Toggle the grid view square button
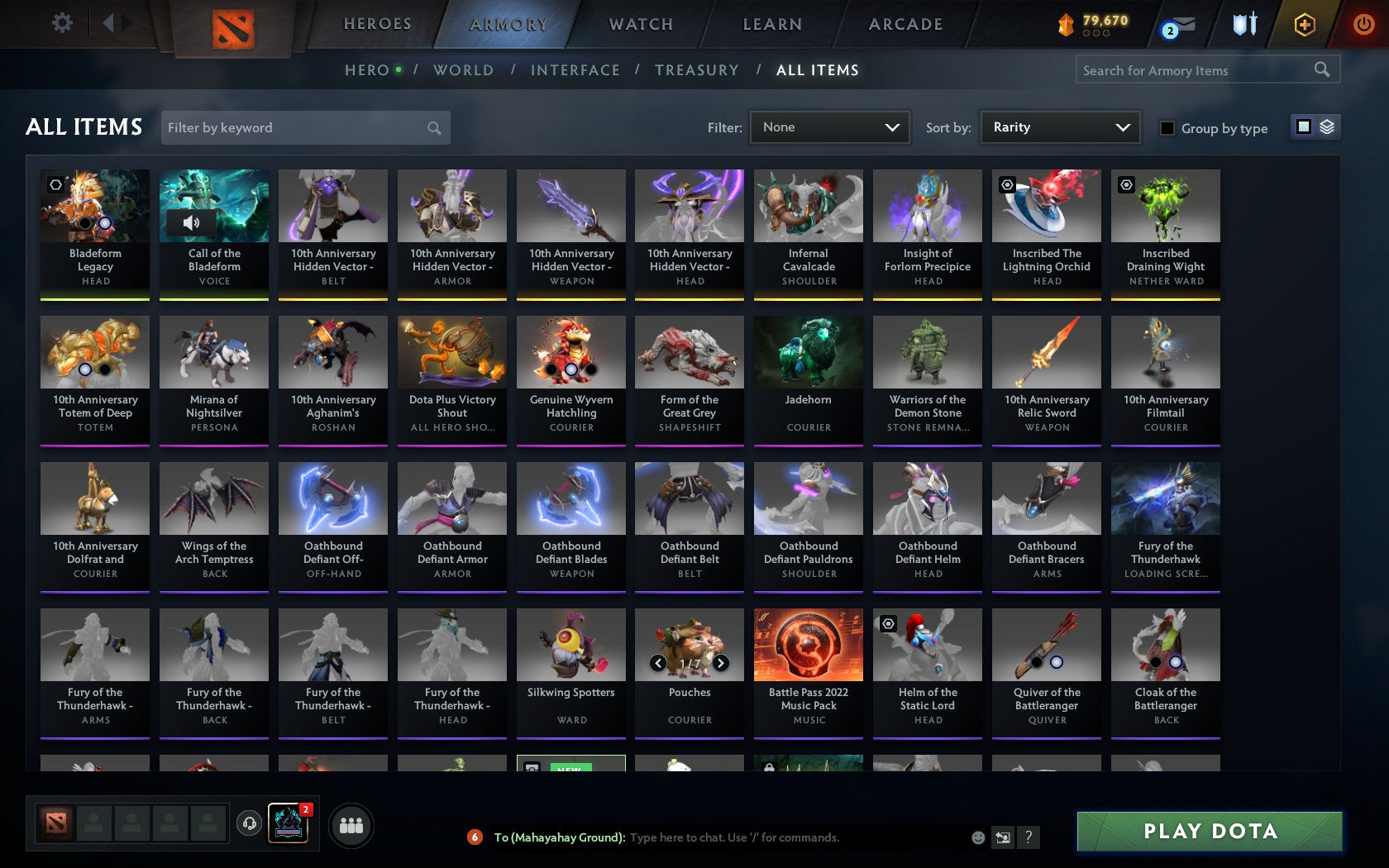The image size is (1389, 868). (1303, 126)
